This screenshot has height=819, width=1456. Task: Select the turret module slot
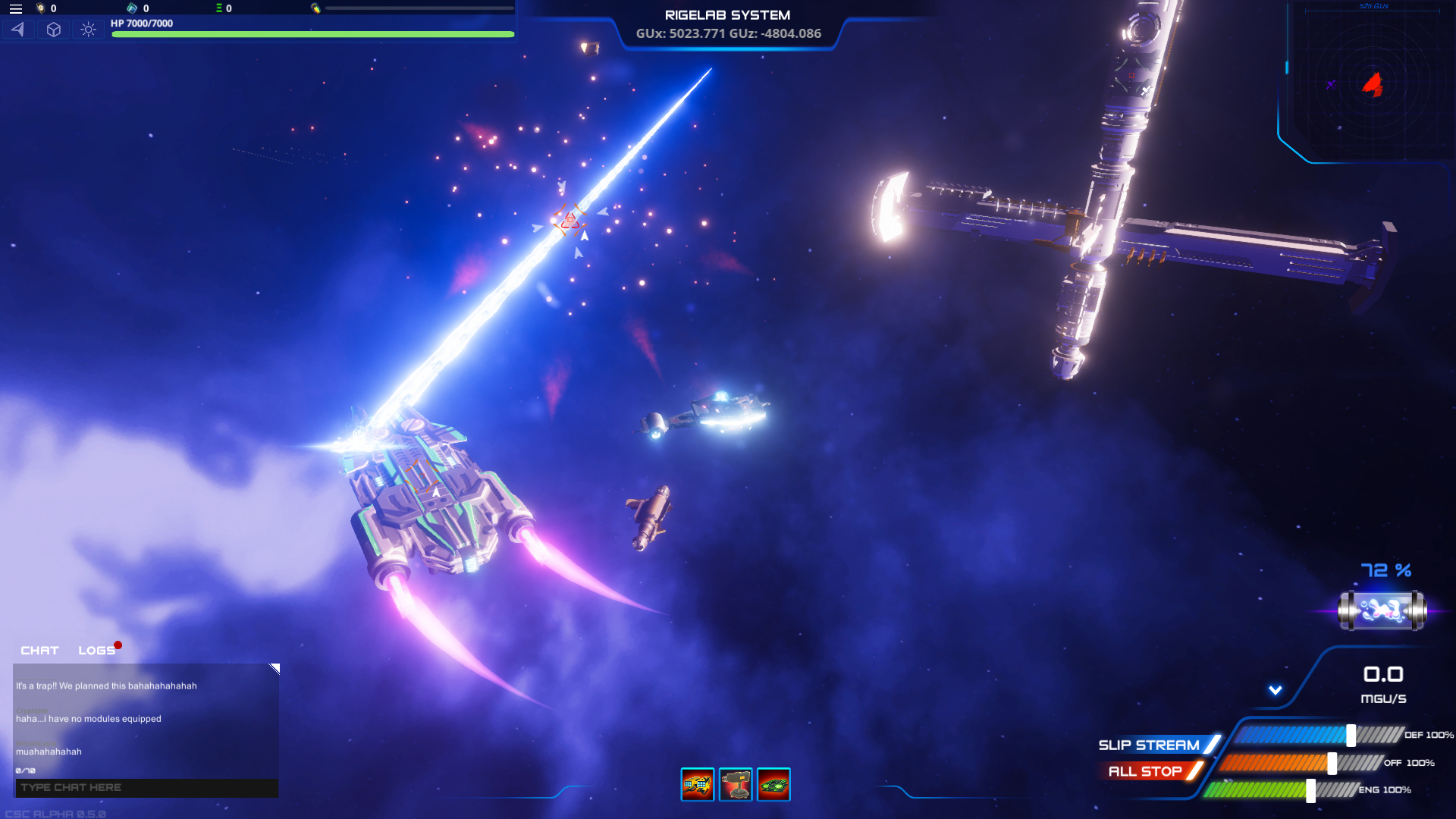(x=736, y=785)
